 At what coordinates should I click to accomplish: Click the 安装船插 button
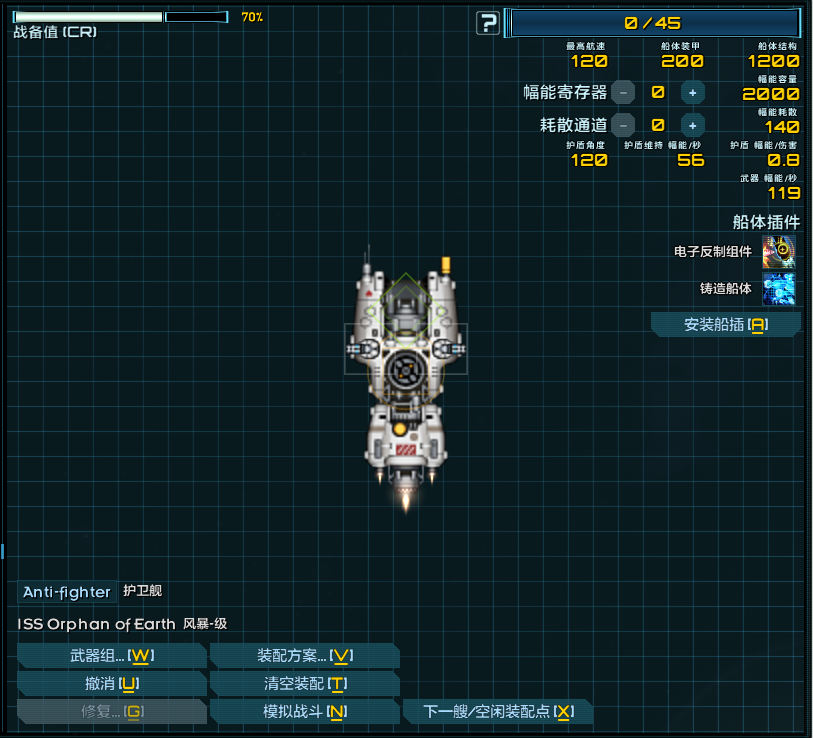click(x=725, y=325)
